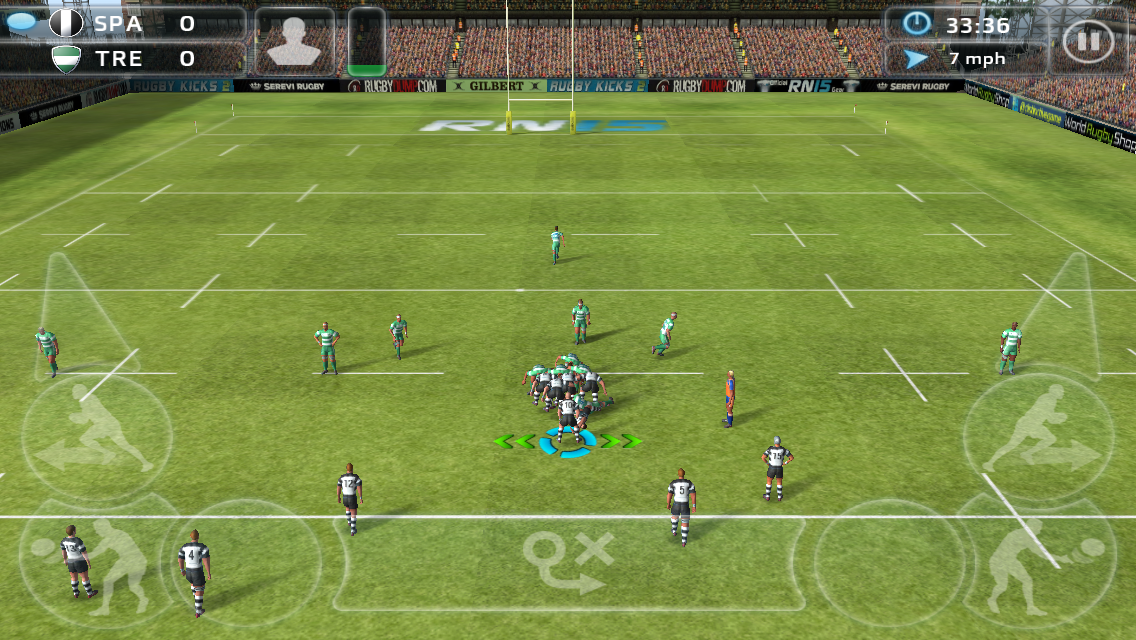Tap the pass-left player button
The image size is (1136, 640).
pyautogui.click(x=92, y=558)
